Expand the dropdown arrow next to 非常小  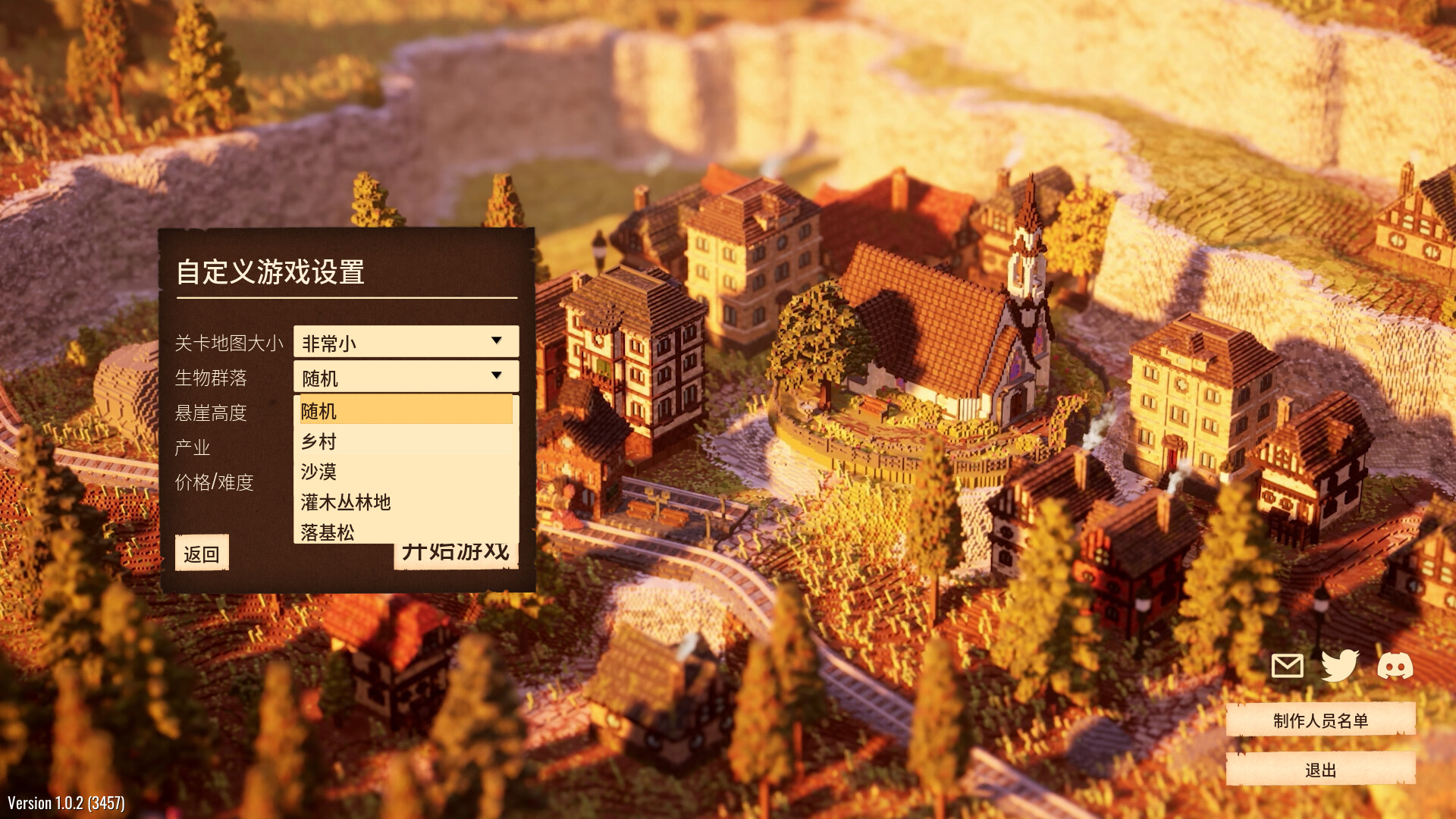click(497, 341)
